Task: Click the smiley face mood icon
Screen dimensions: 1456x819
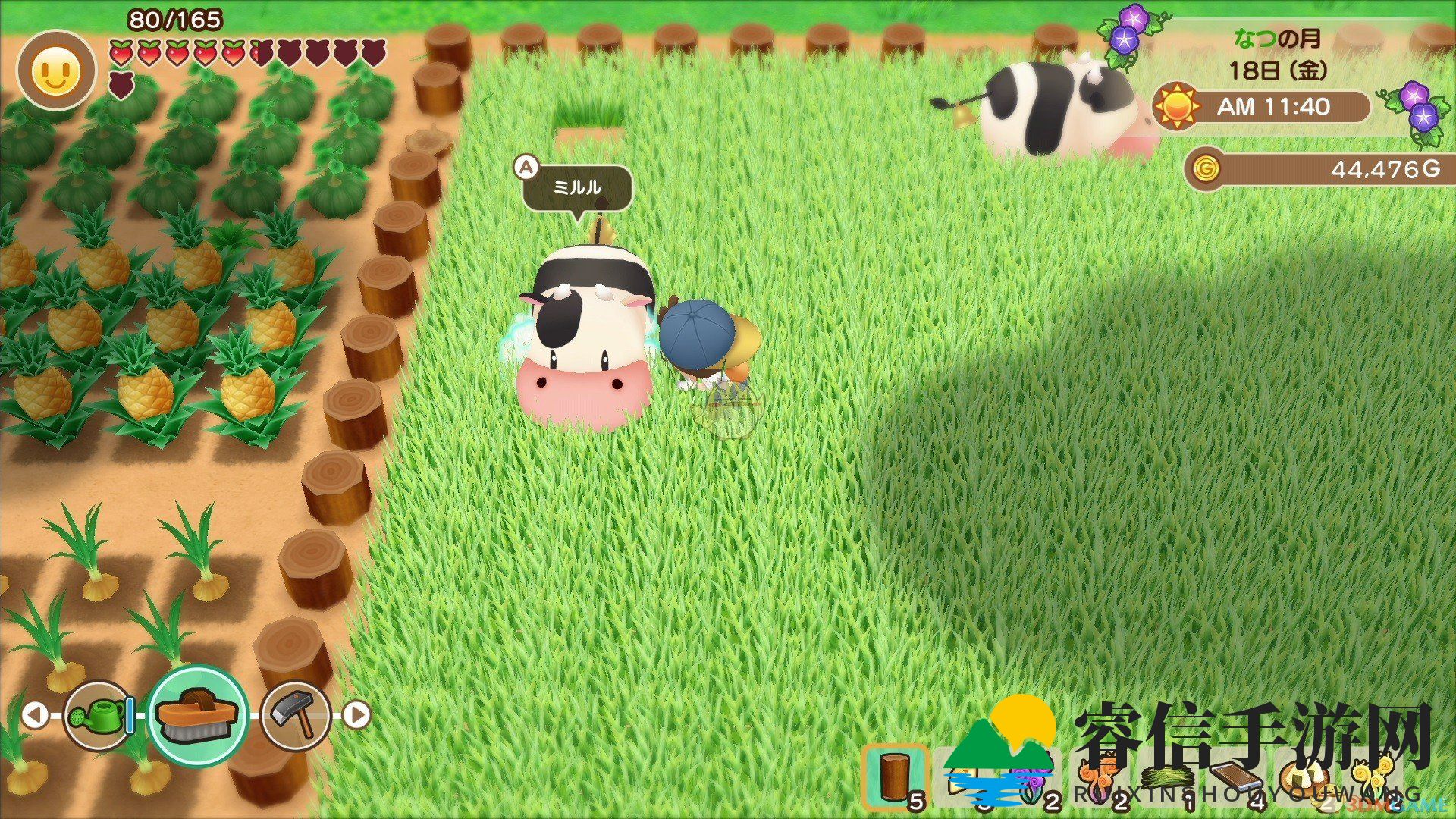Action: [57, 71]
